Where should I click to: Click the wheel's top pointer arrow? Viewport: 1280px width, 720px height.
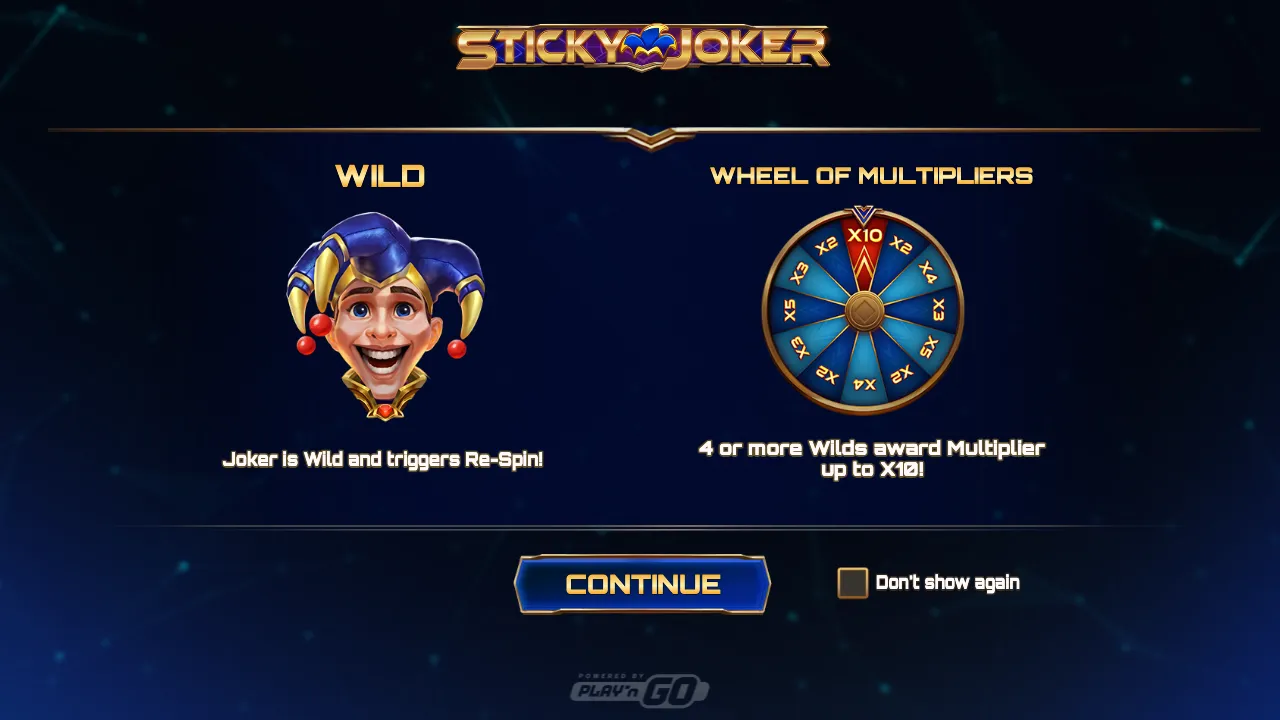click(862, 211)
